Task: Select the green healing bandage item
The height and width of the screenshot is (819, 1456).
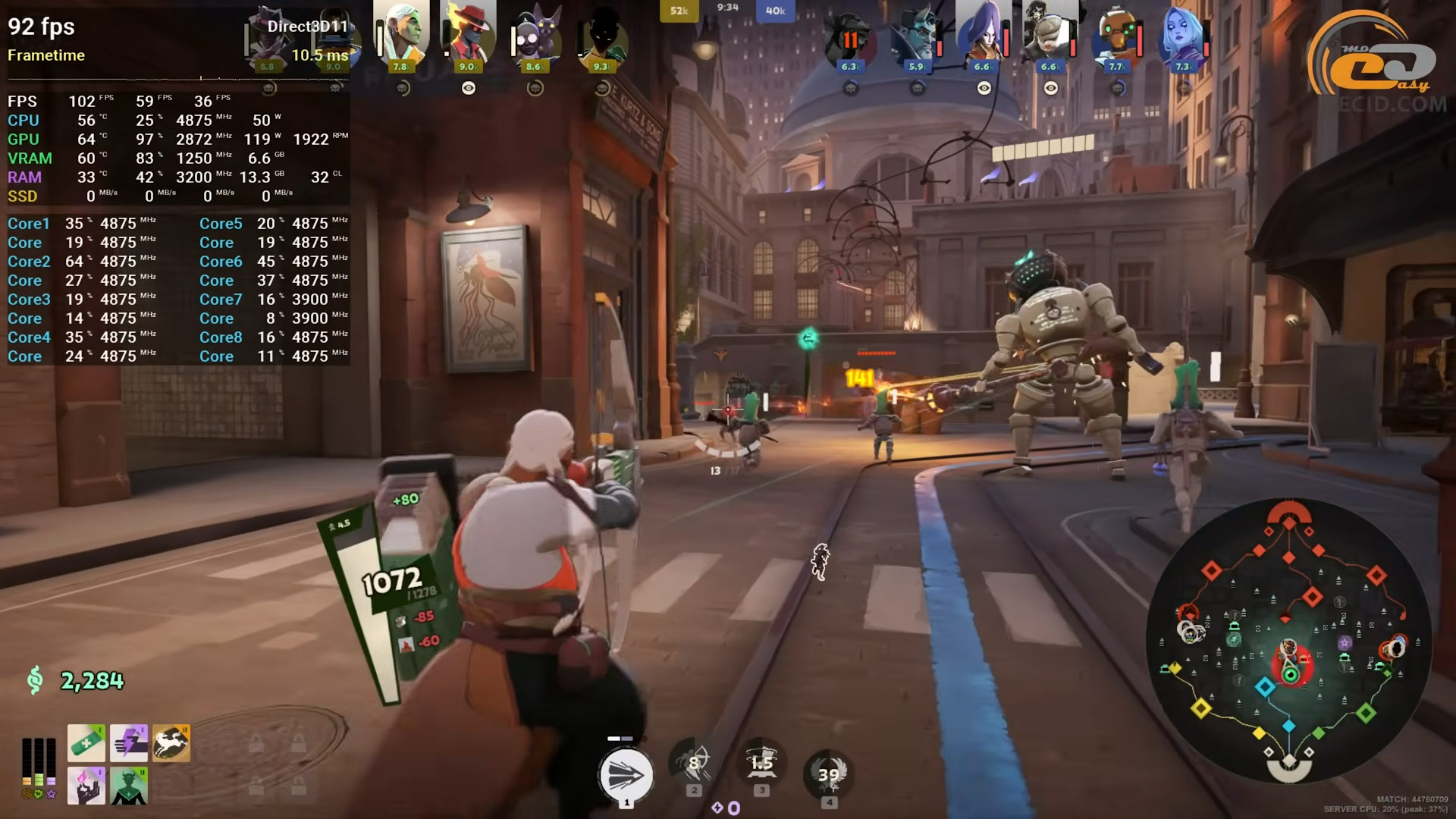Action: click(86, 742)
